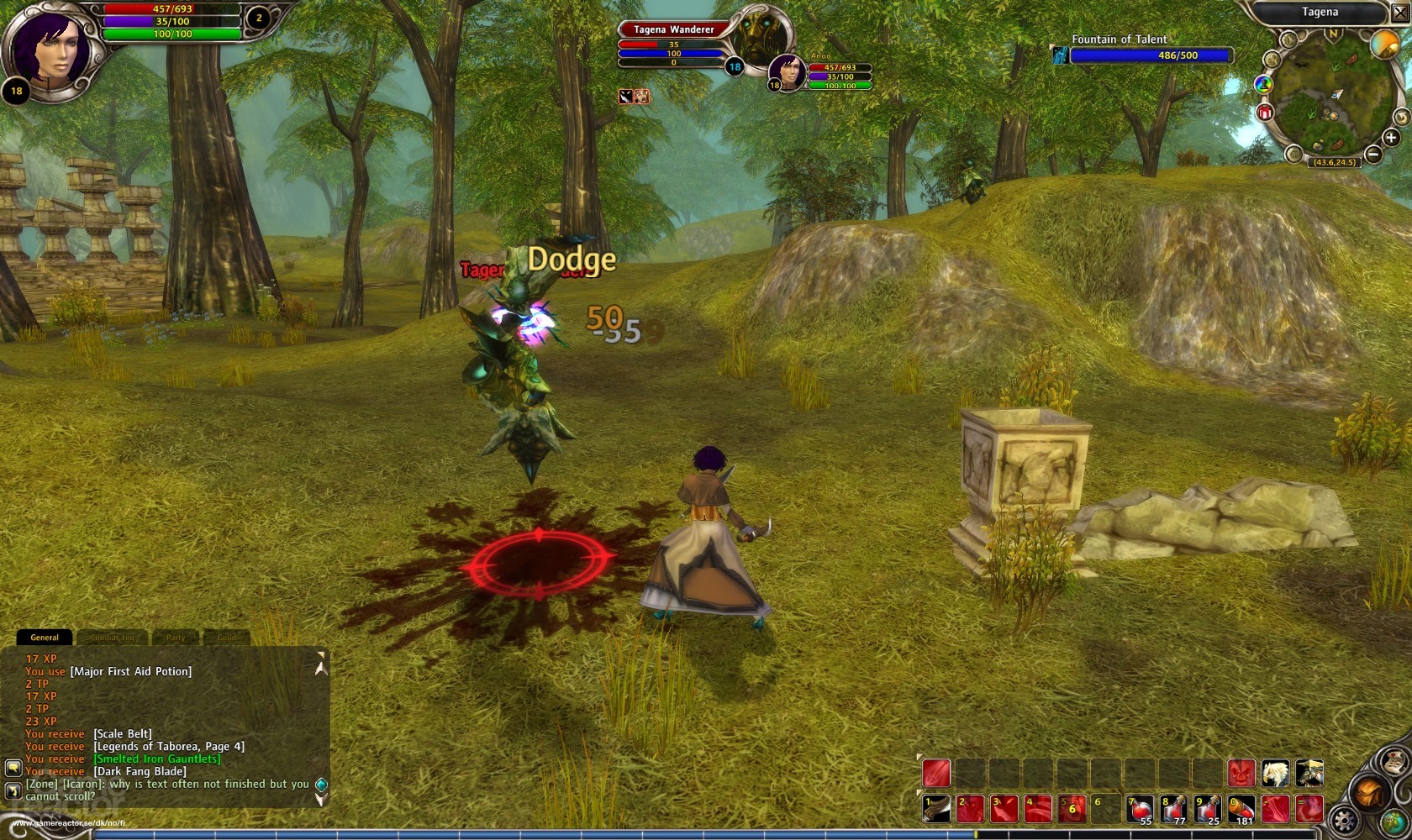This screenshot has height=840, width=1412.
Task: Click the gear settings icon bottom right
Action: pyautogui.click(x=1344, y=818)
